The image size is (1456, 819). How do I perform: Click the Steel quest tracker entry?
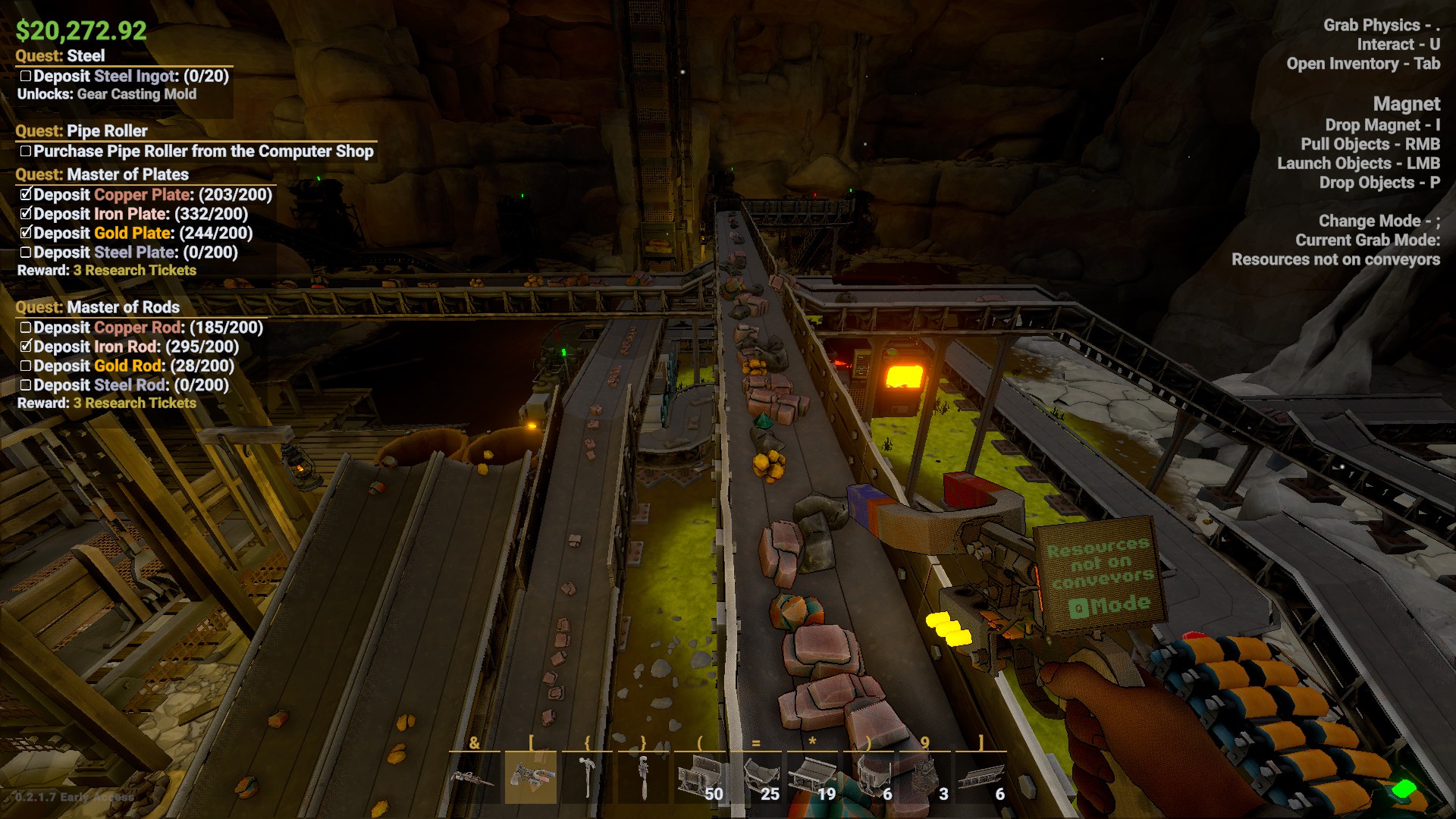[x=61, y=56]
